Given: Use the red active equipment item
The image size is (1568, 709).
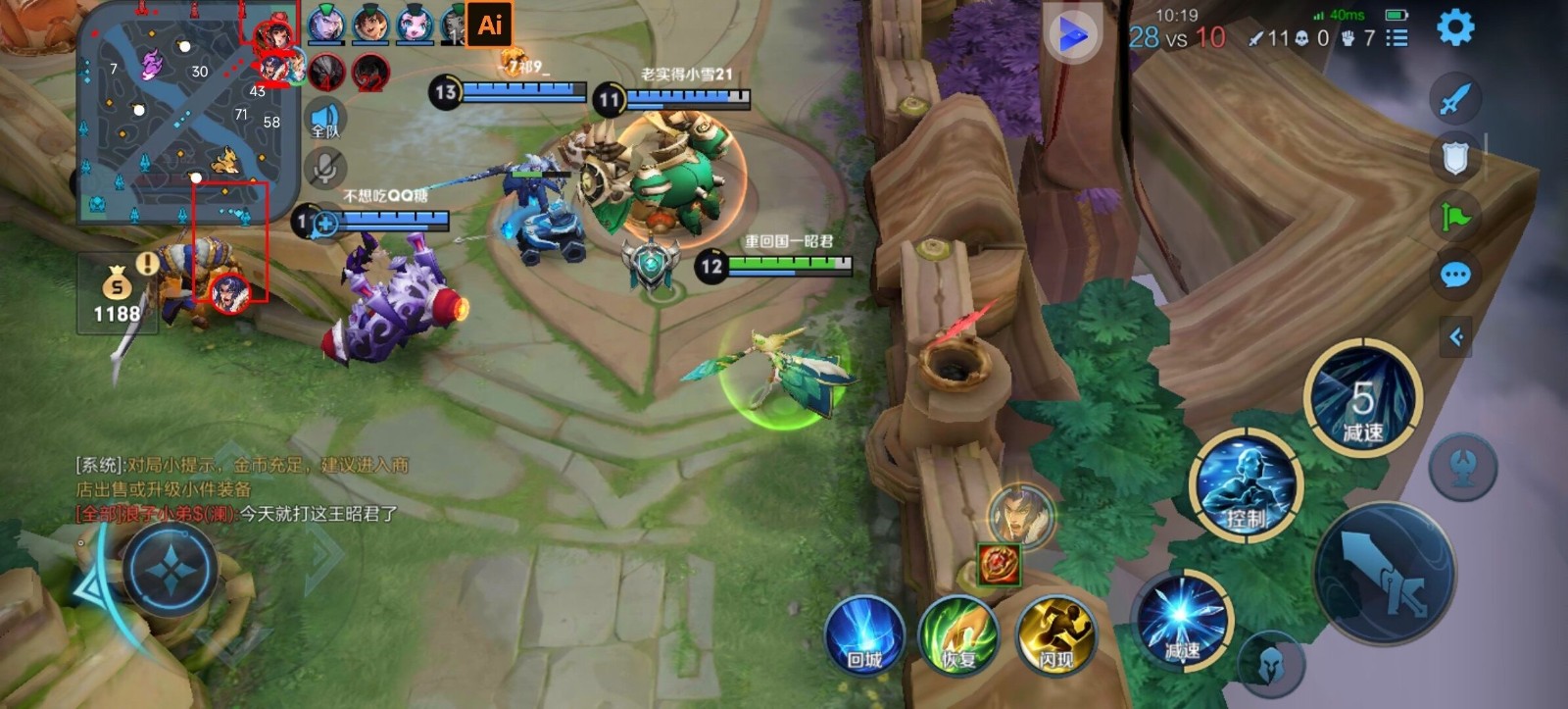Looking at the screenshot, I should point(999,565).
